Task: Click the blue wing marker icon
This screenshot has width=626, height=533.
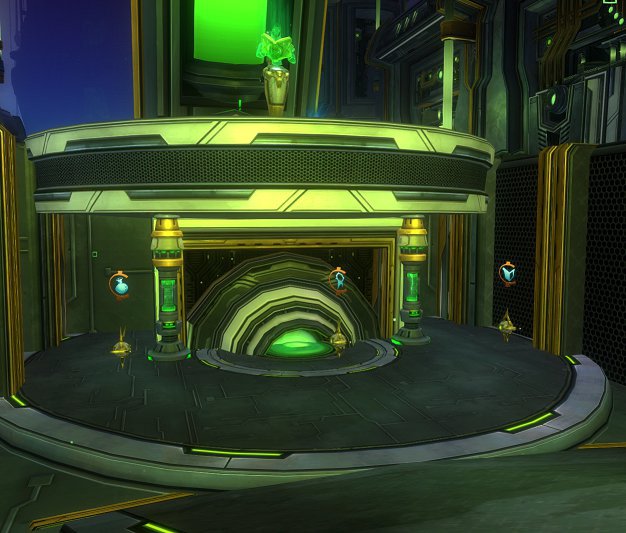Action: pos(508,273)
